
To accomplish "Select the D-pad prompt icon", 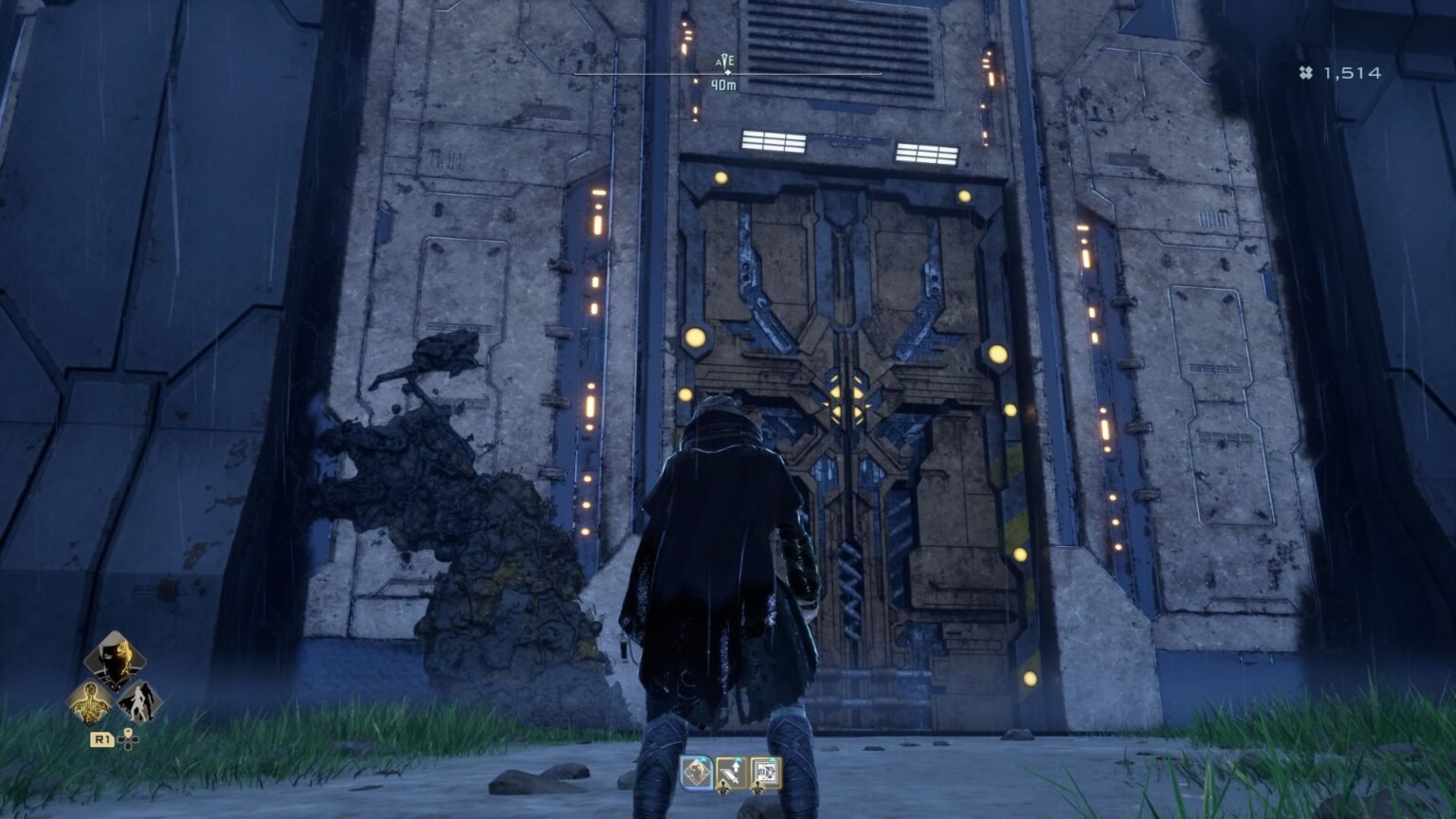I will pyautogui.click(x=128, y=739).
